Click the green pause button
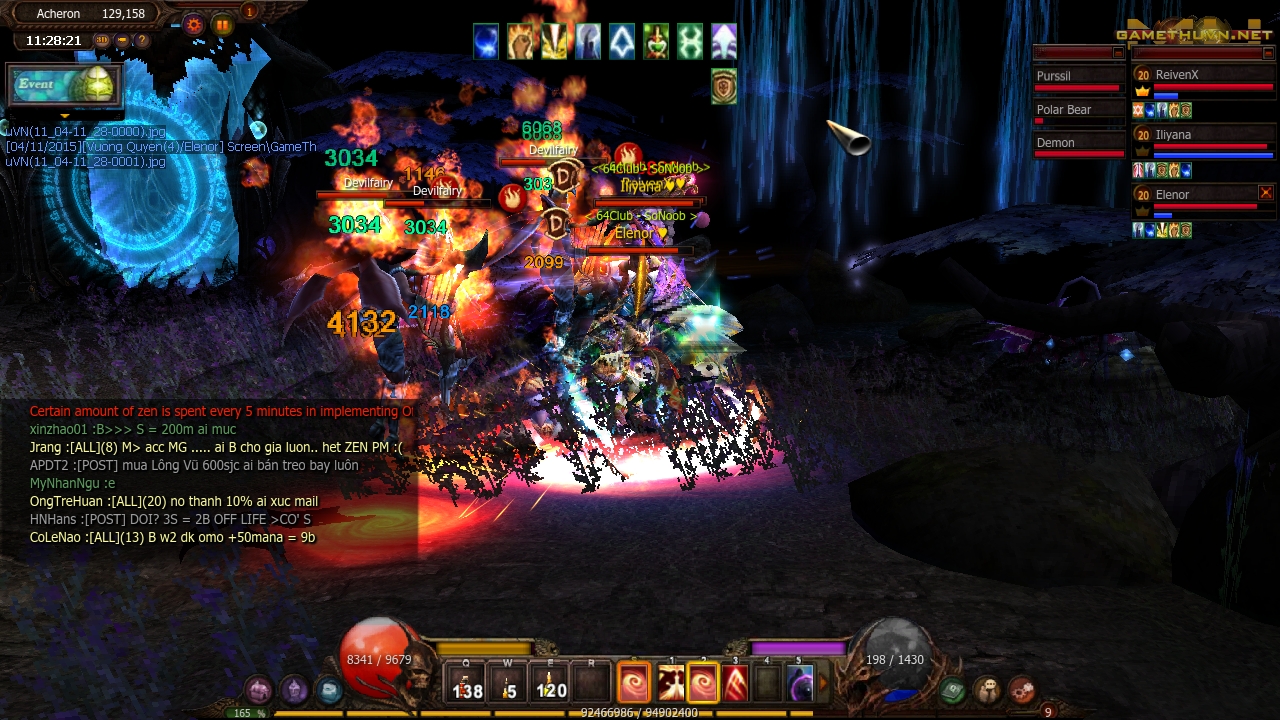This screenshot has height=720, width=1280. coord(222,25)
